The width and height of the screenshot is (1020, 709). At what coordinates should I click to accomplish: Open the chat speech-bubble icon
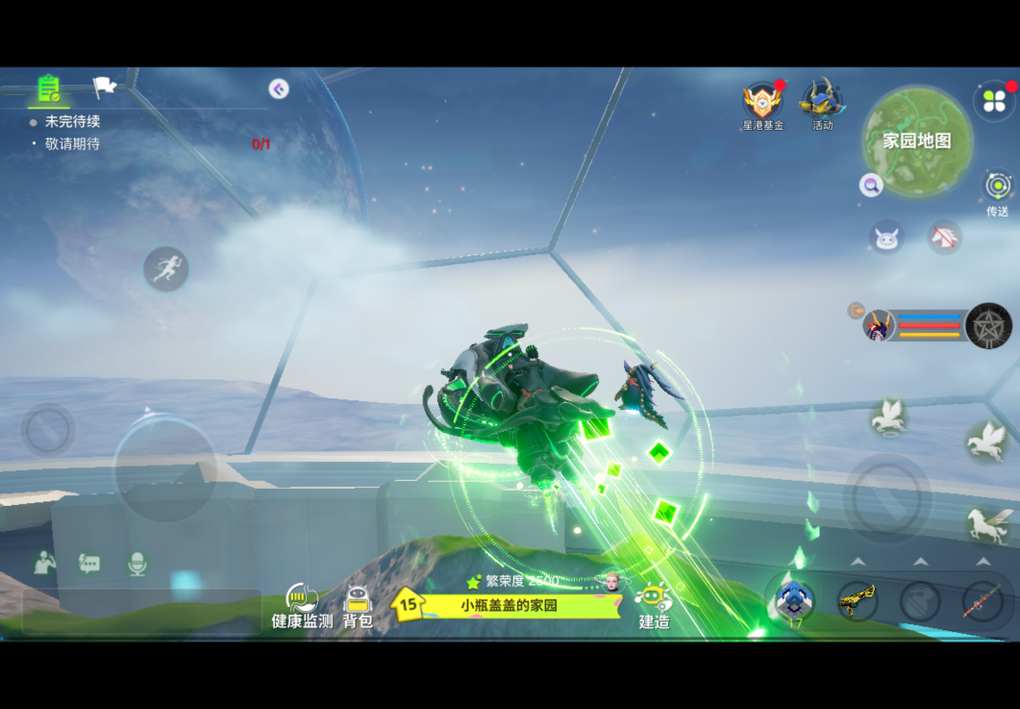tap(89, 564)
